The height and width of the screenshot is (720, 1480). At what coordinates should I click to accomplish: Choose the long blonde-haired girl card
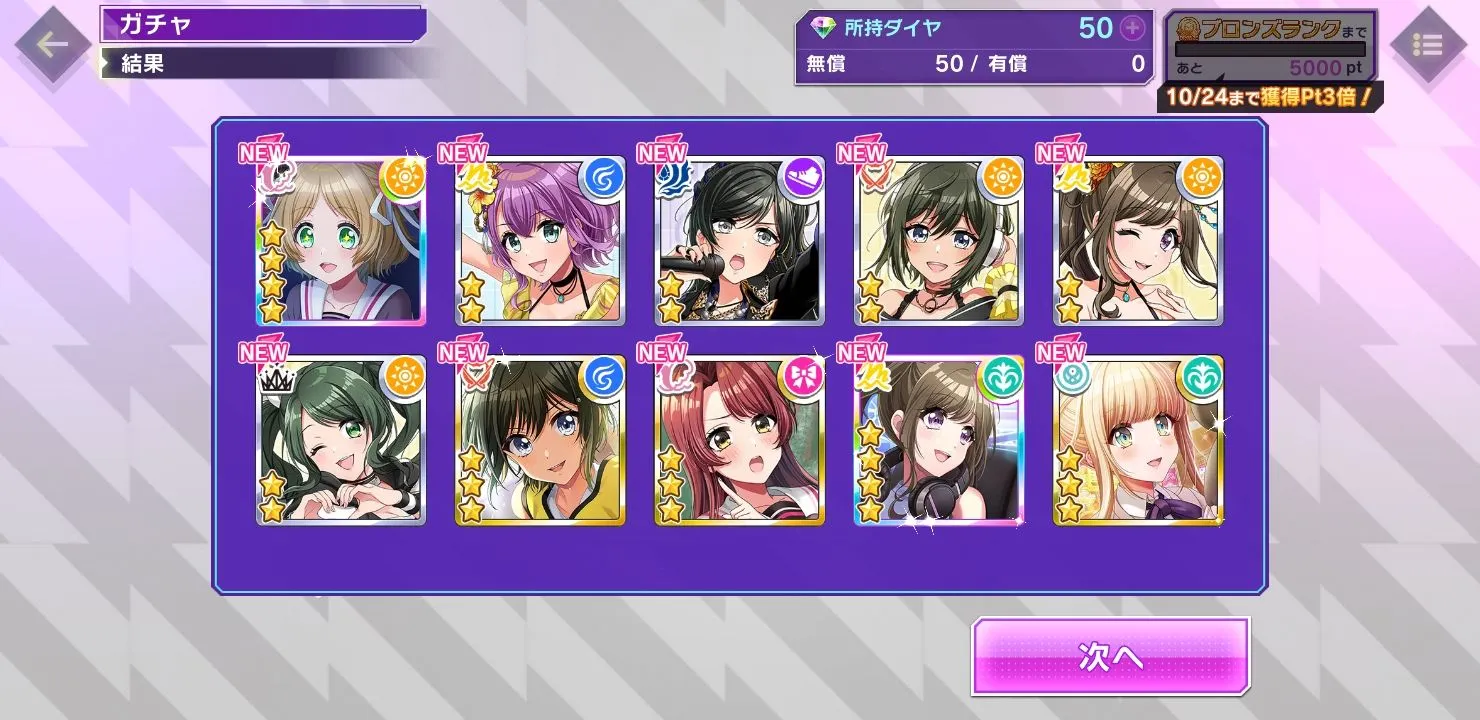coord(1138,441)
